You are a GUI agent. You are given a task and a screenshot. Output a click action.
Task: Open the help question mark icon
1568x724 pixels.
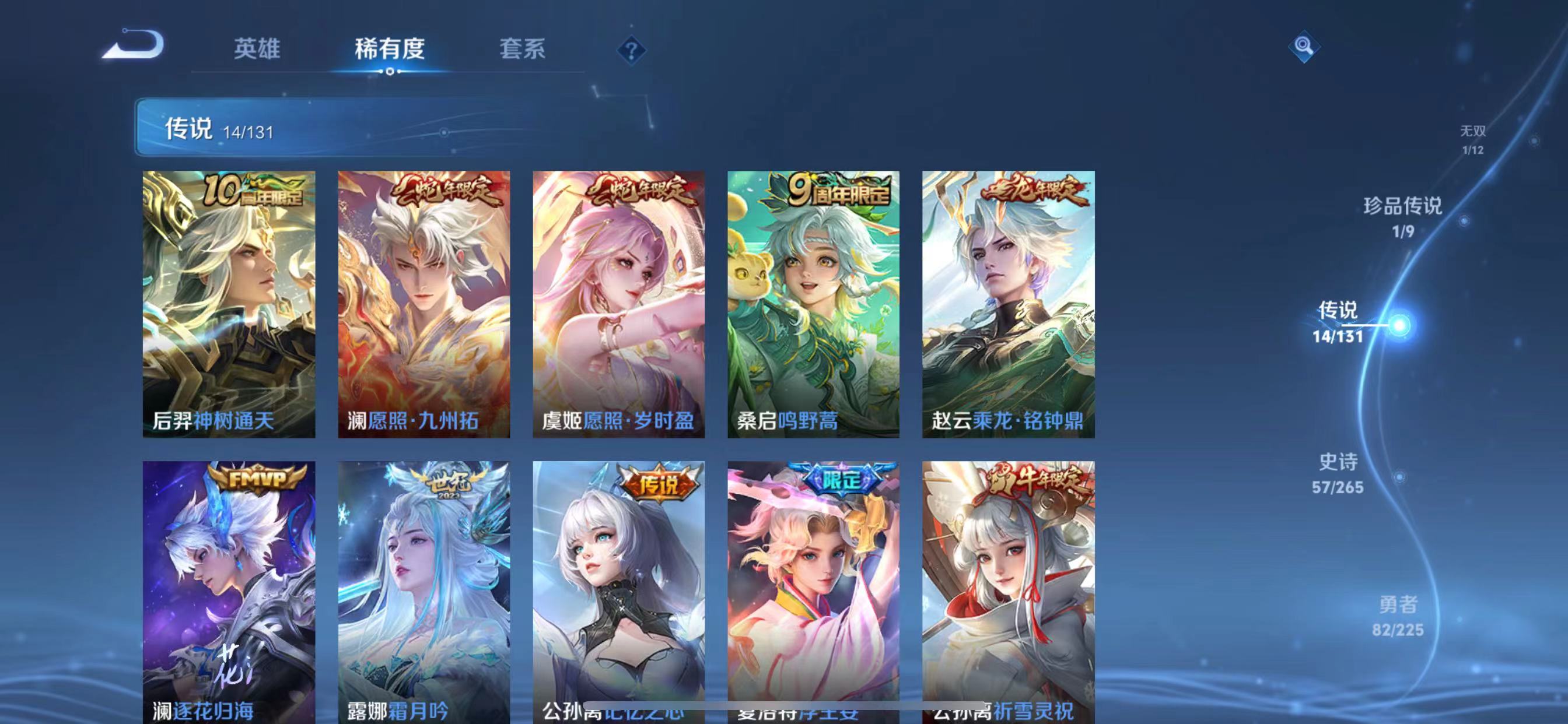pyautogui.click(x=632, y=51)
